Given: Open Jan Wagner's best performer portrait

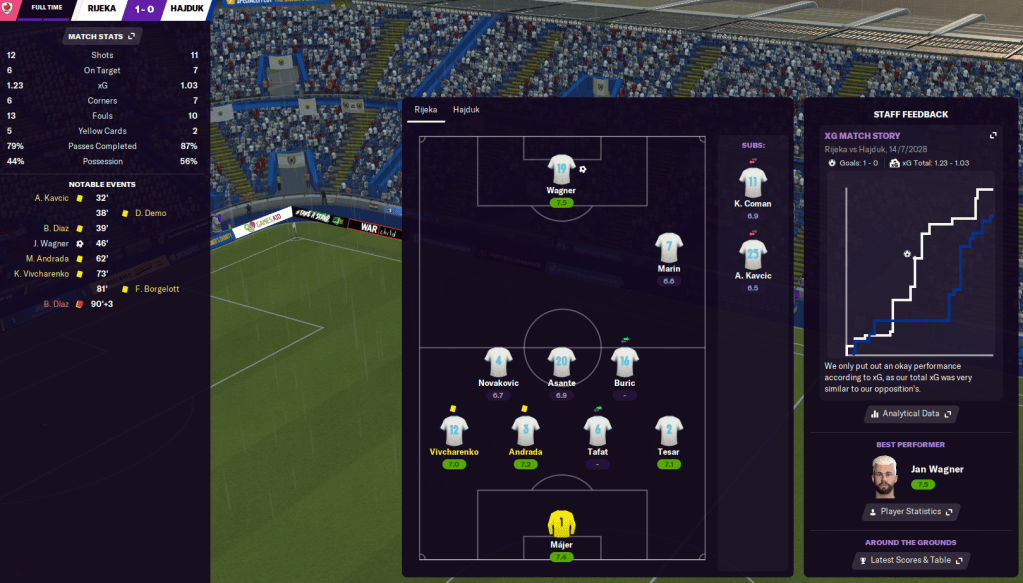Looking at the screenshot, I should tap(883, 475).
